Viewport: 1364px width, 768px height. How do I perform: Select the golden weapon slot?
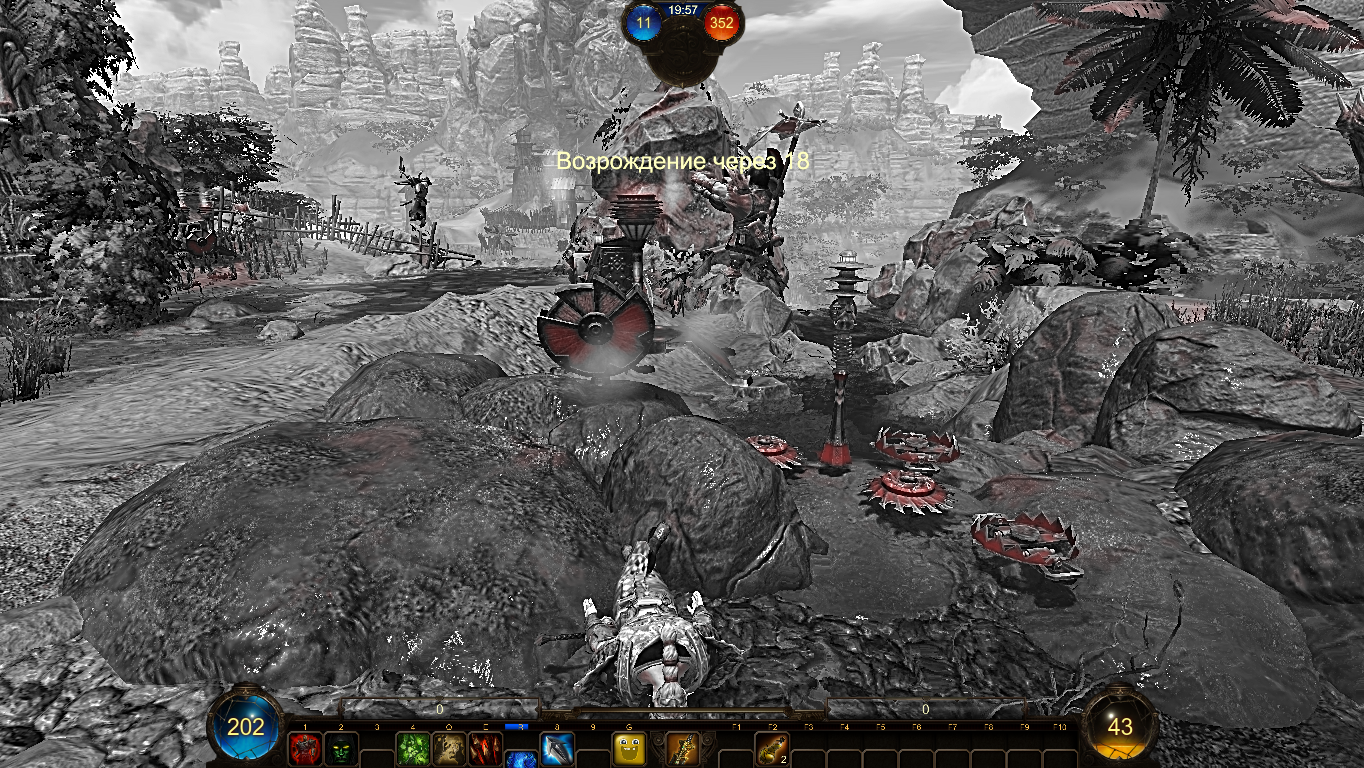(682, 749)
